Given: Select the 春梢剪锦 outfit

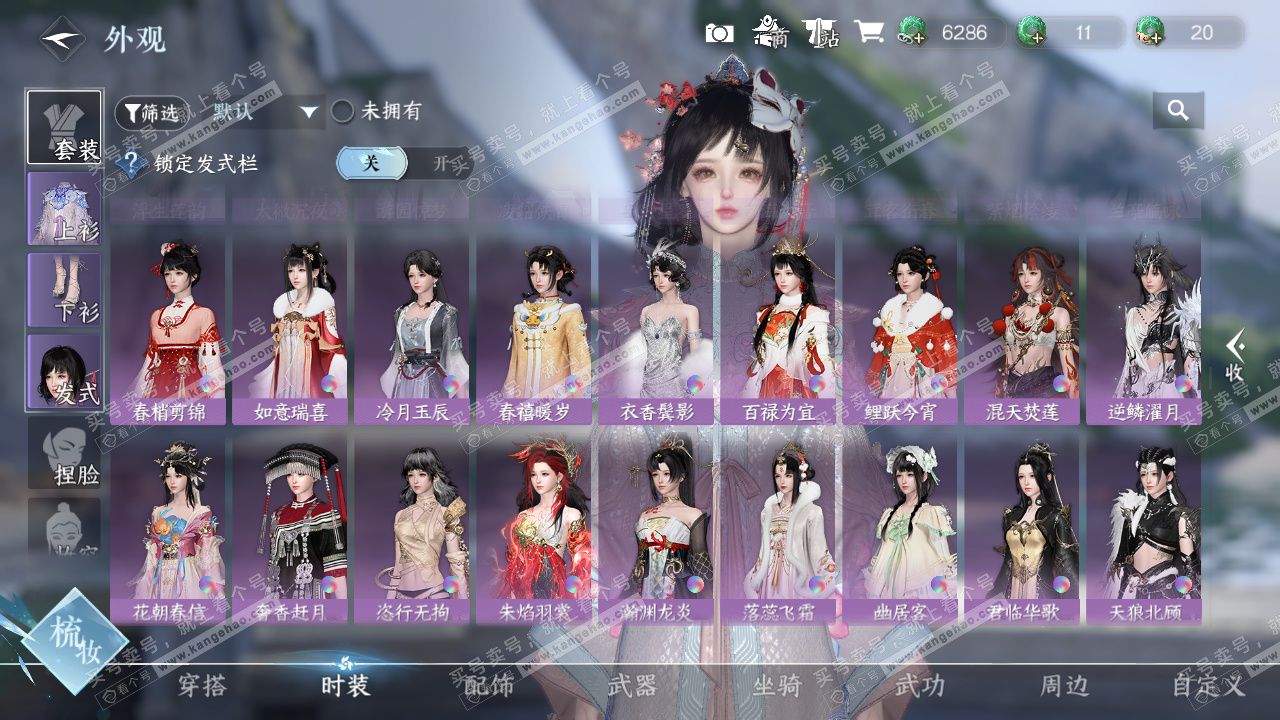Looking at the screenshot, I should pyautogui.click(x=168, y=330).
